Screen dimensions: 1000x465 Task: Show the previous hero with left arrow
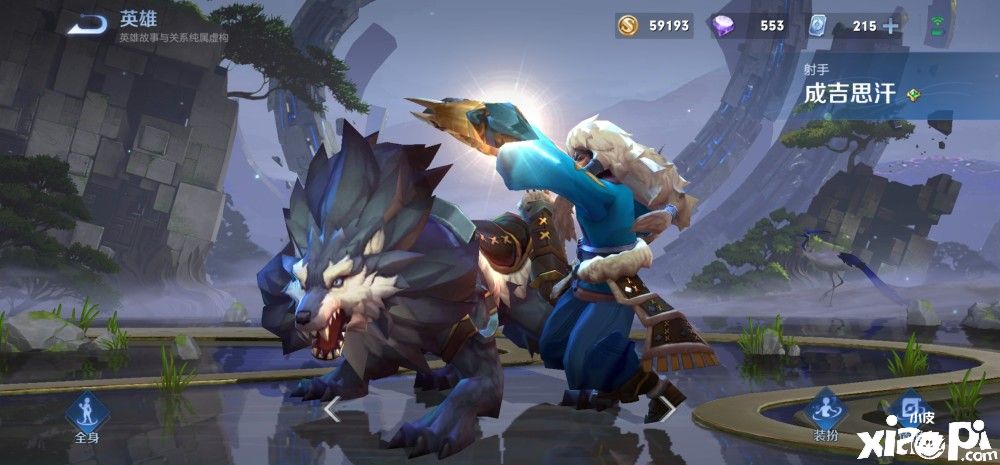point(333,410)
